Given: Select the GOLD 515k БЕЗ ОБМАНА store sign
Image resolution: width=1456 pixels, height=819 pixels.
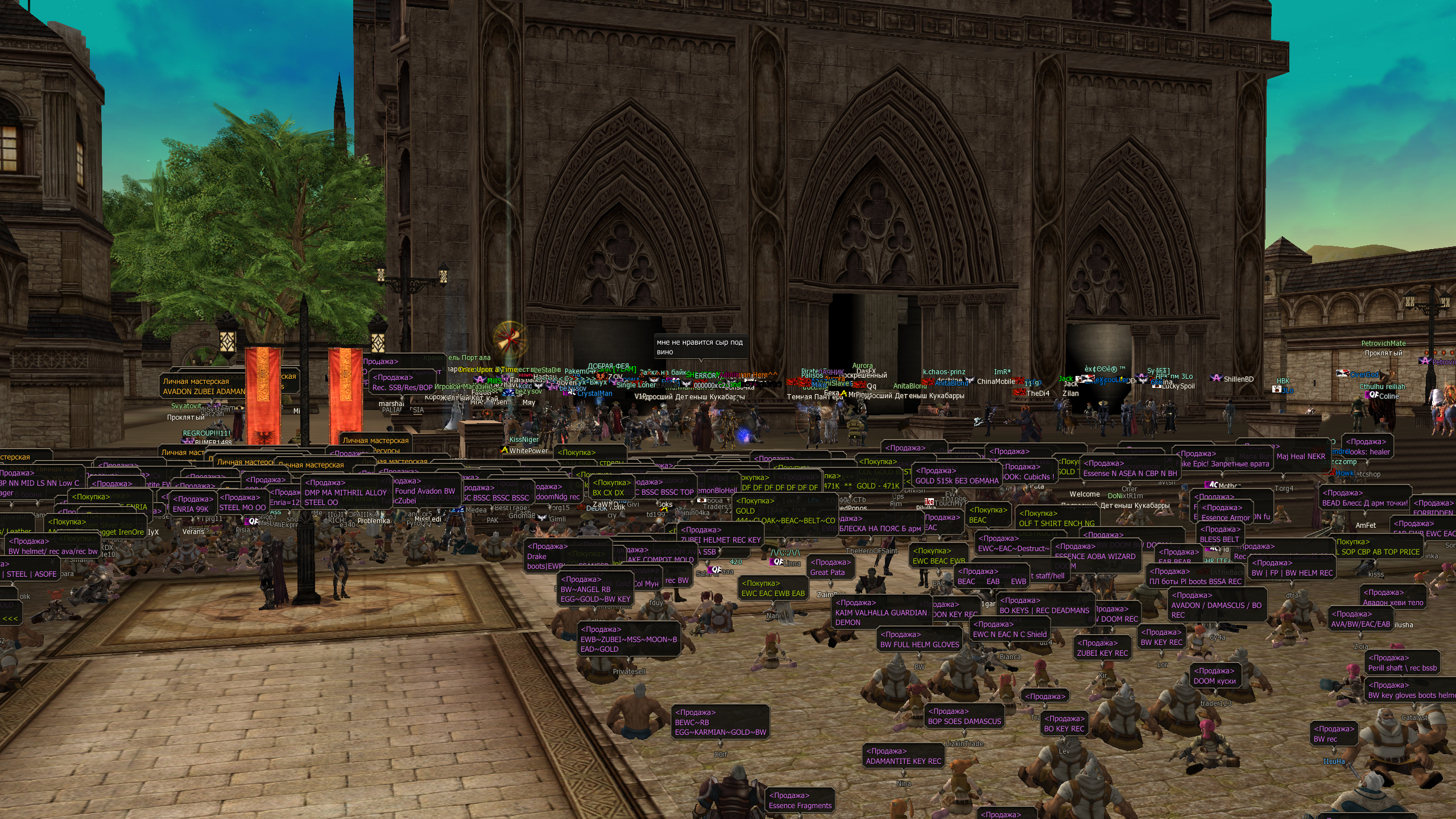Looking at the screenshot, I should 957,476.
